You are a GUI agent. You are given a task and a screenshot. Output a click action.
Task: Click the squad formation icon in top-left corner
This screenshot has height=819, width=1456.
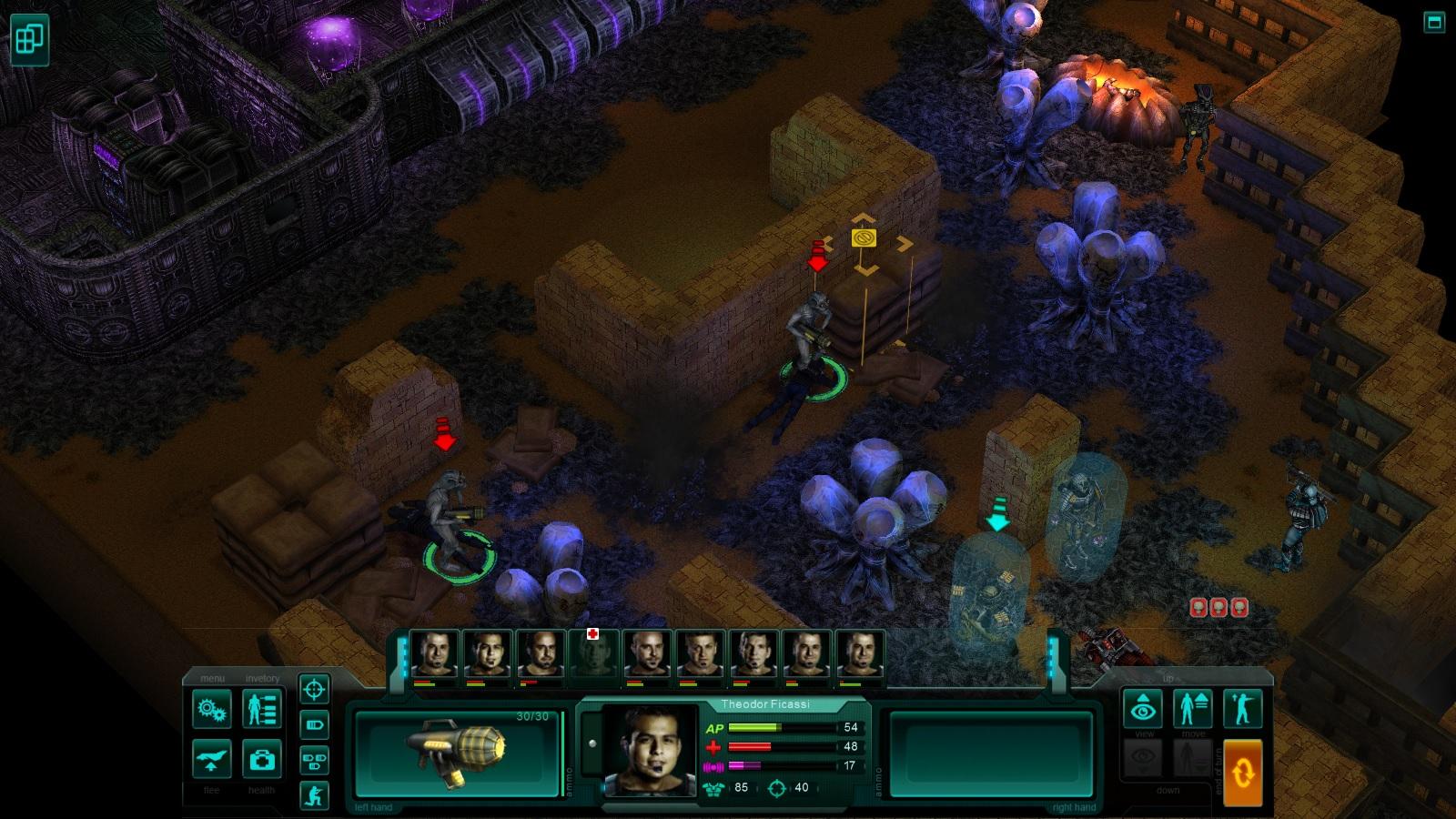[x=32, y=39]
